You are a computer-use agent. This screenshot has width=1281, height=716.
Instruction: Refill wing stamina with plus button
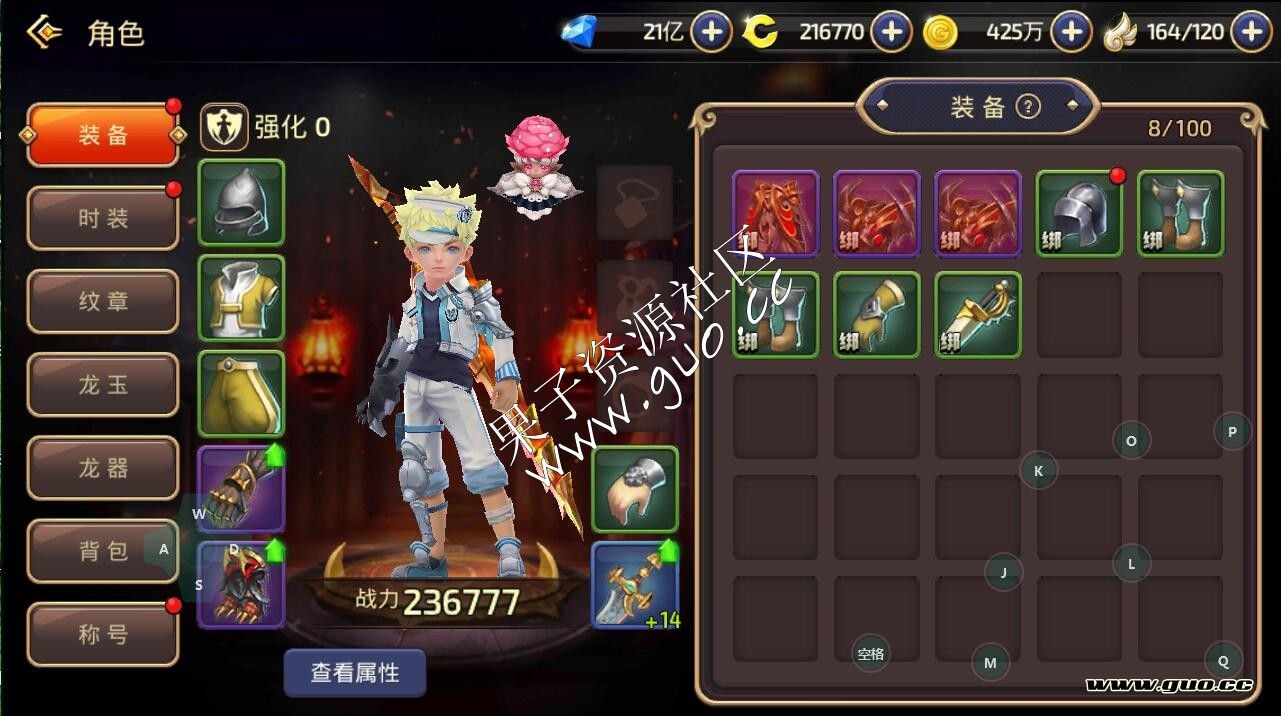click(x=1251, y=33)
